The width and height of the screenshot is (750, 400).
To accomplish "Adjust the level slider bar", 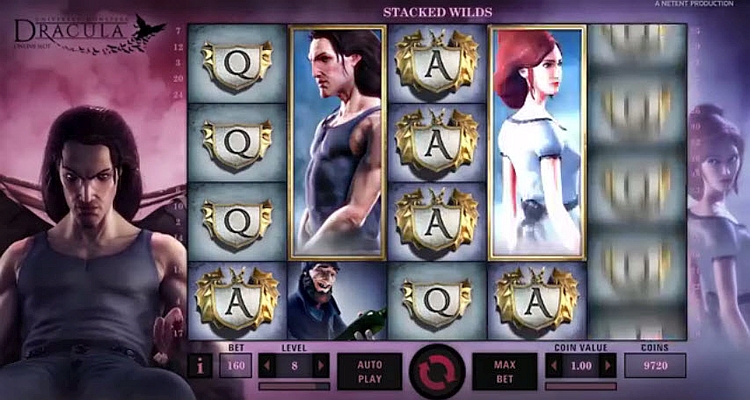I will [x=293, y=385].
